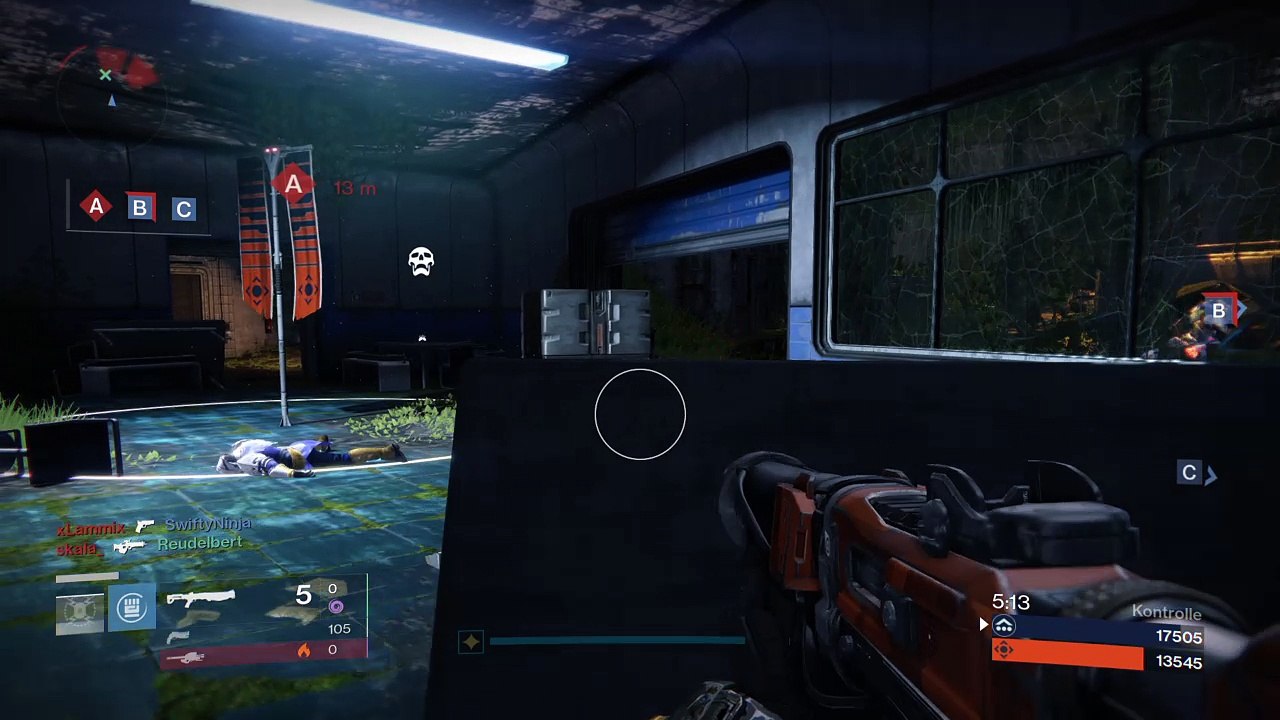The height and width of the screenshot is (720, 1280).
Task: Activate the grenade ability icon
Action: [x=79, y=610]
